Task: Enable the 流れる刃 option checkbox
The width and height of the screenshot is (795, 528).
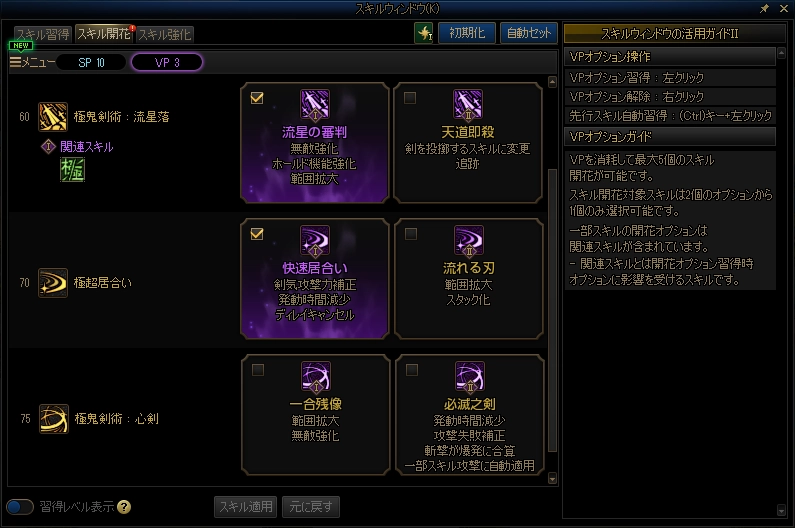Action: (x=410, y=234)
